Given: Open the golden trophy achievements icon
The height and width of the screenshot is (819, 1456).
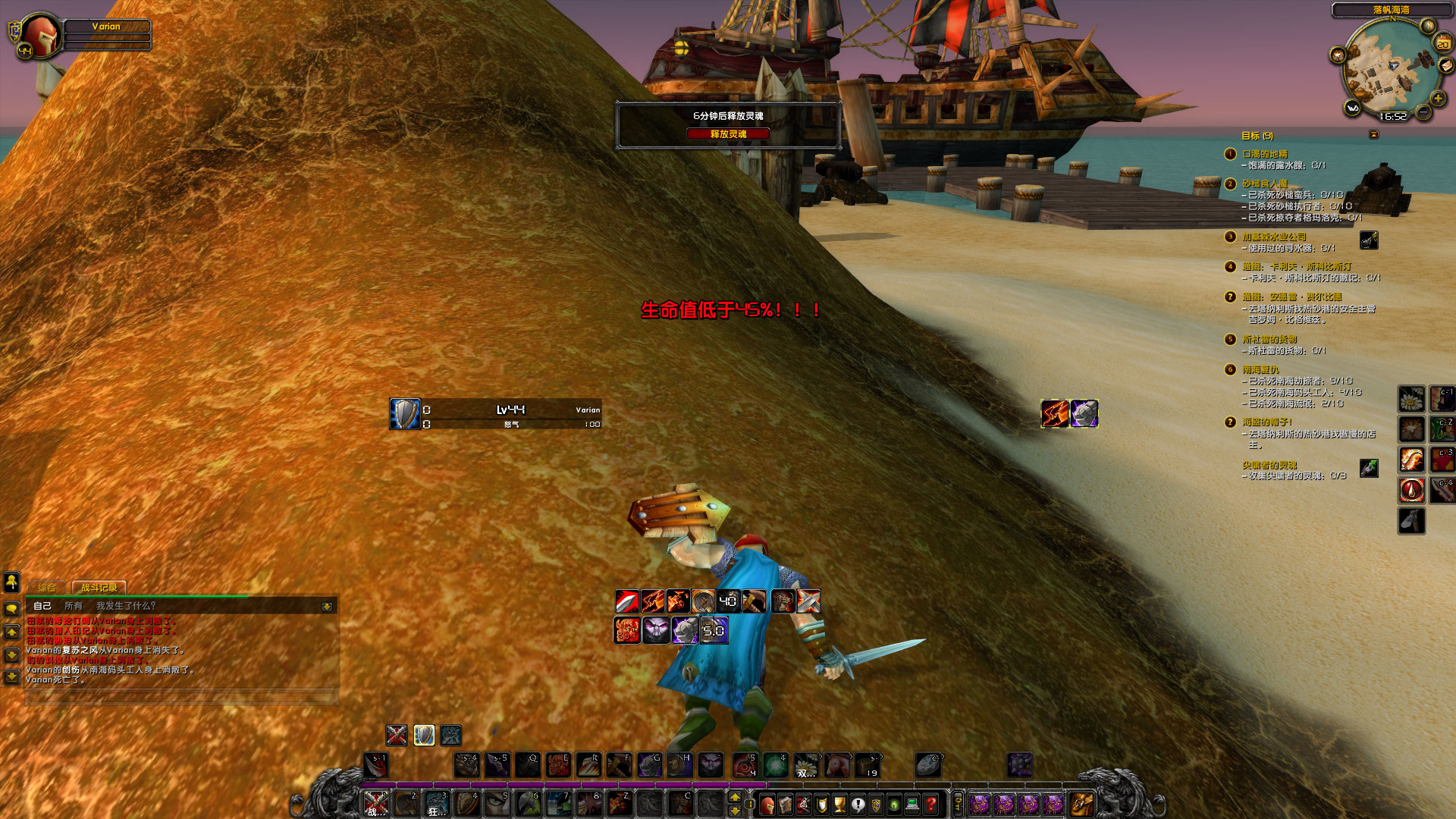Looking at the screenshot, I should [838, 804].
